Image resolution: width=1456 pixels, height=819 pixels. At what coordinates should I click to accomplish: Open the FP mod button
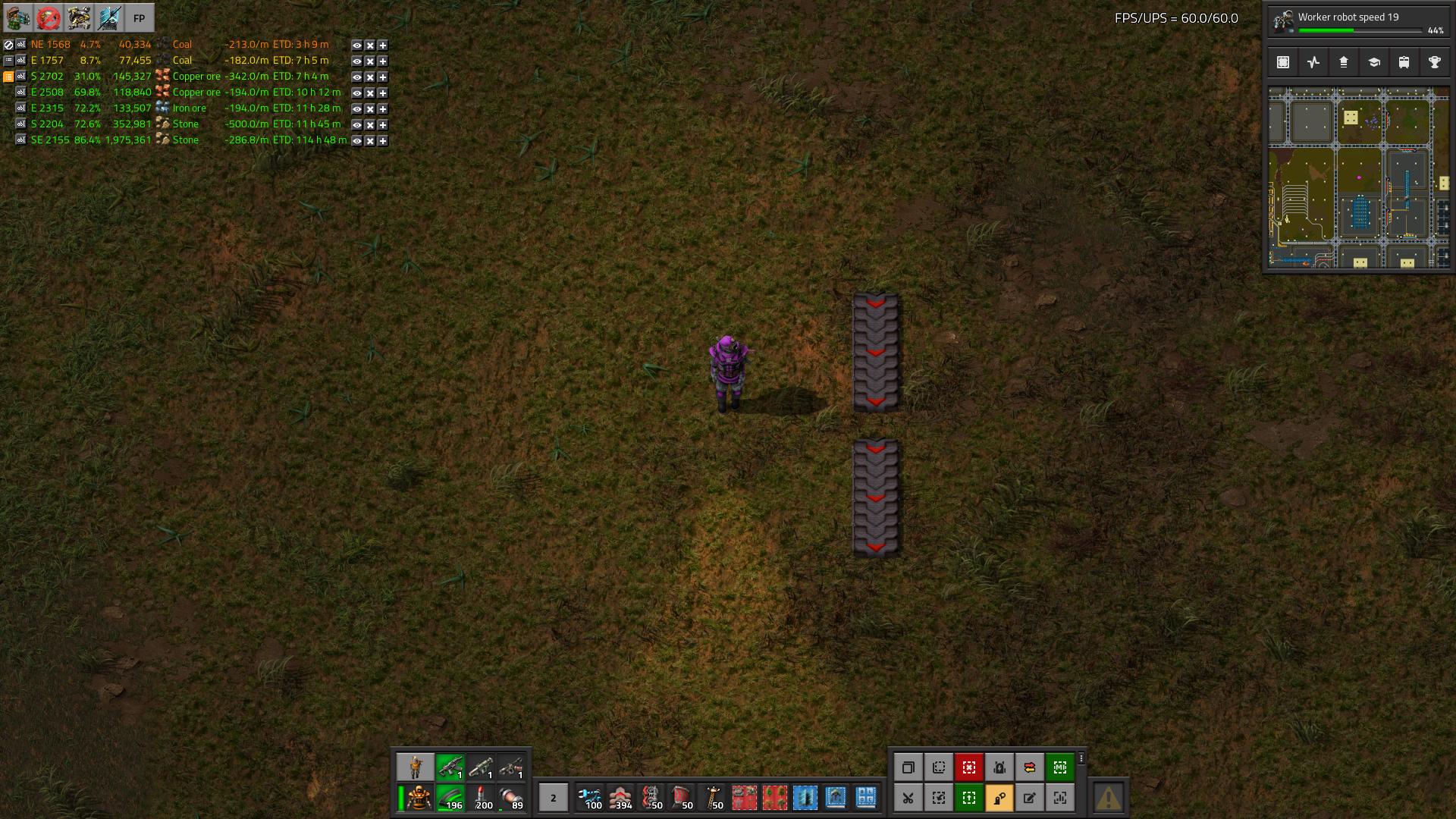pos(139,18)
